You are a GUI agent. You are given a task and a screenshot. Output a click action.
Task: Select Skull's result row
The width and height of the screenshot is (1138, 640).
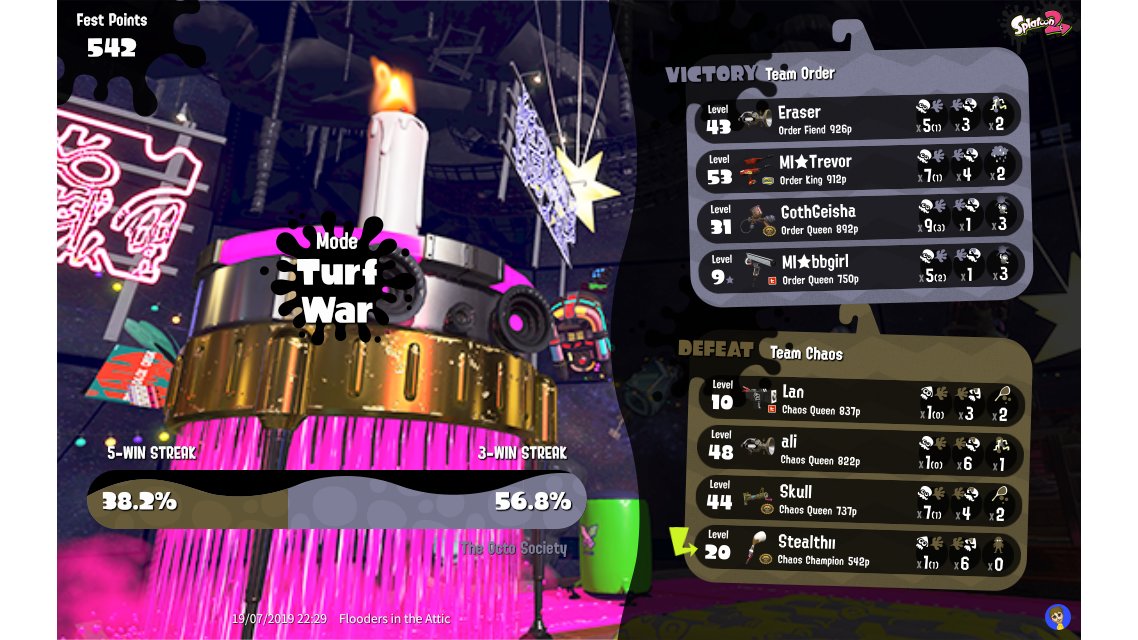click(860, 499)
